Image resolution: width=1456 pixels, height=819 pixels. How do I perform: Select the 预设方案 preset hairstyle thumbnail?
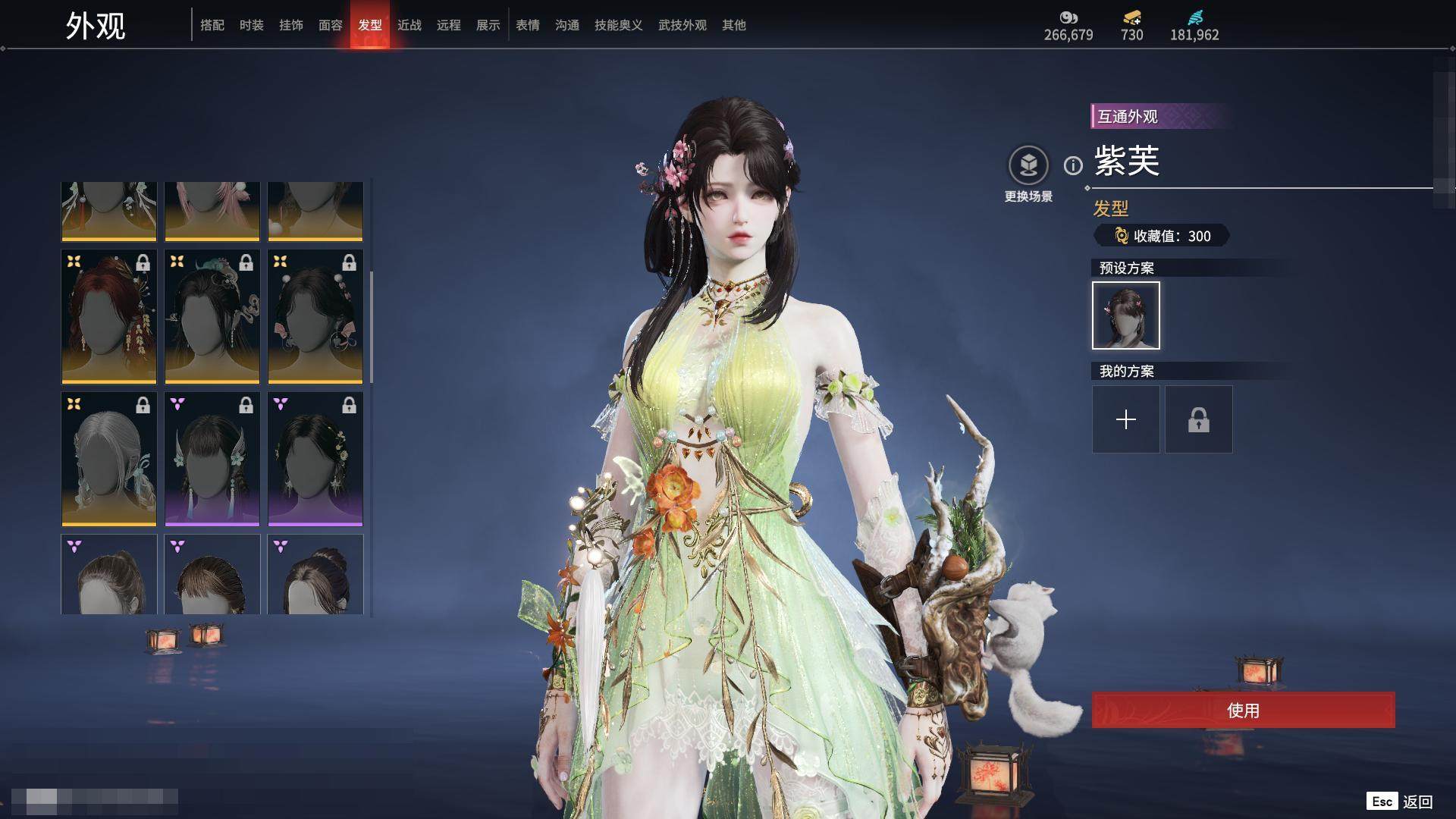point(1126,315)
